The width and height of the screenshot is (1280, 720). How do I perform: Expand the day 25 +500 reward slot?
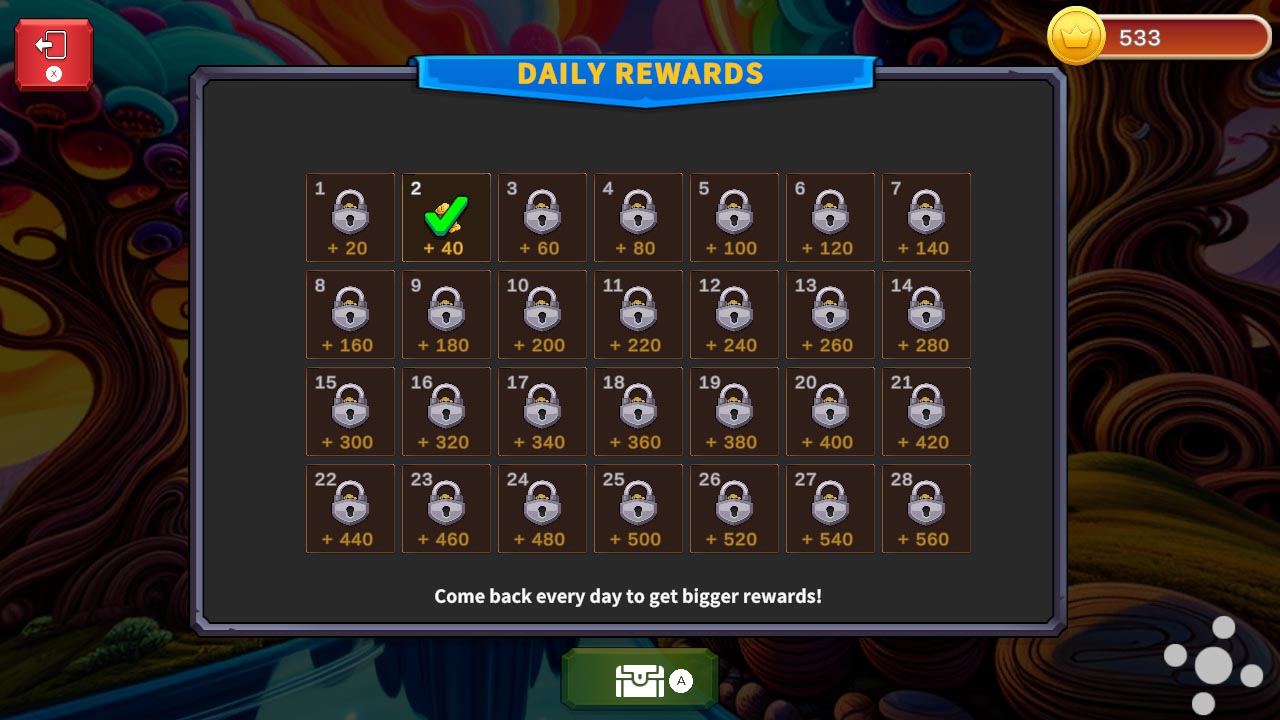(638, 508)
